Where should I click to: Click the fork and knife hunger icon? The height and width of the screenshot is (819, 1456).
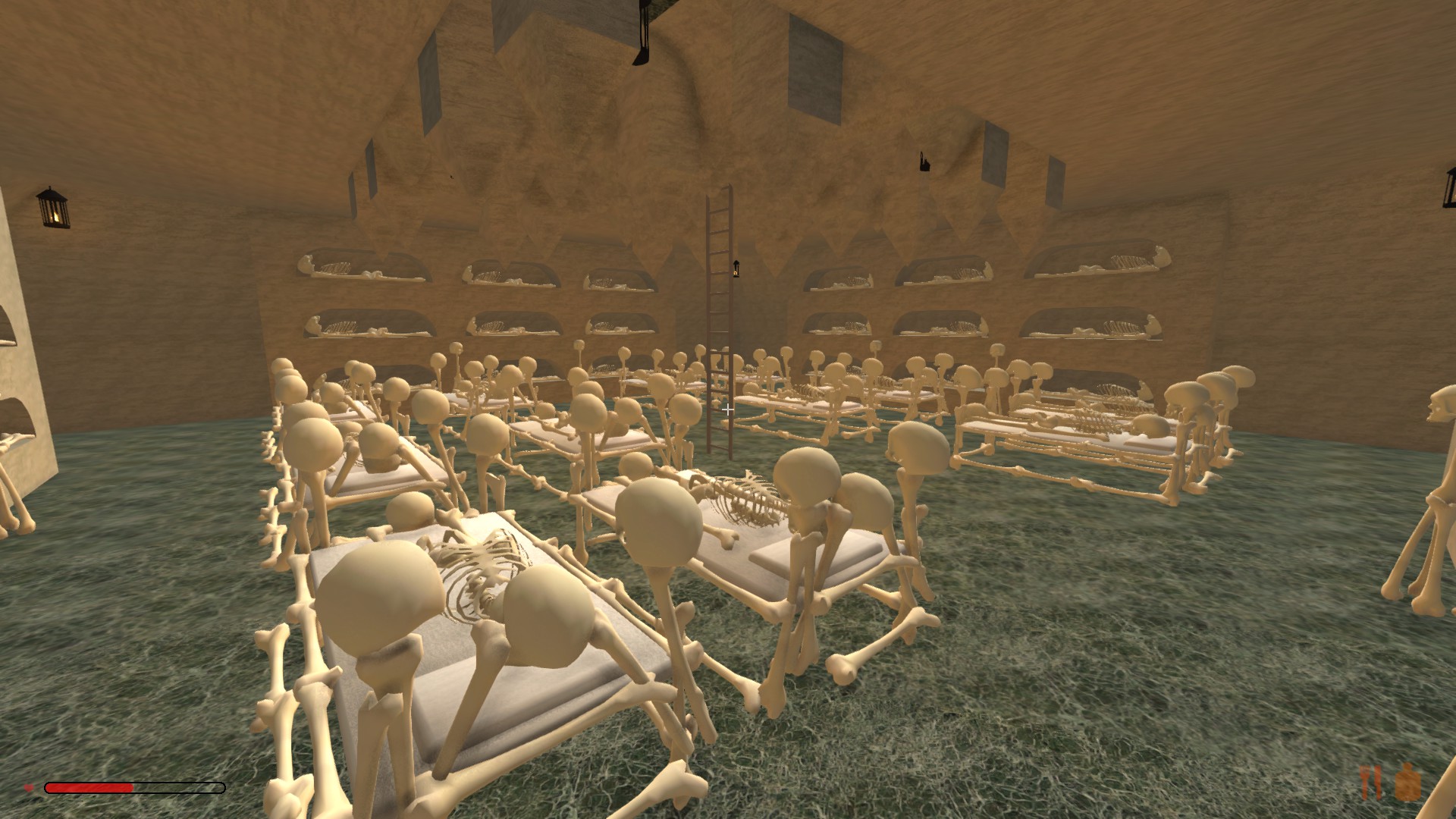coord(1371,783)
